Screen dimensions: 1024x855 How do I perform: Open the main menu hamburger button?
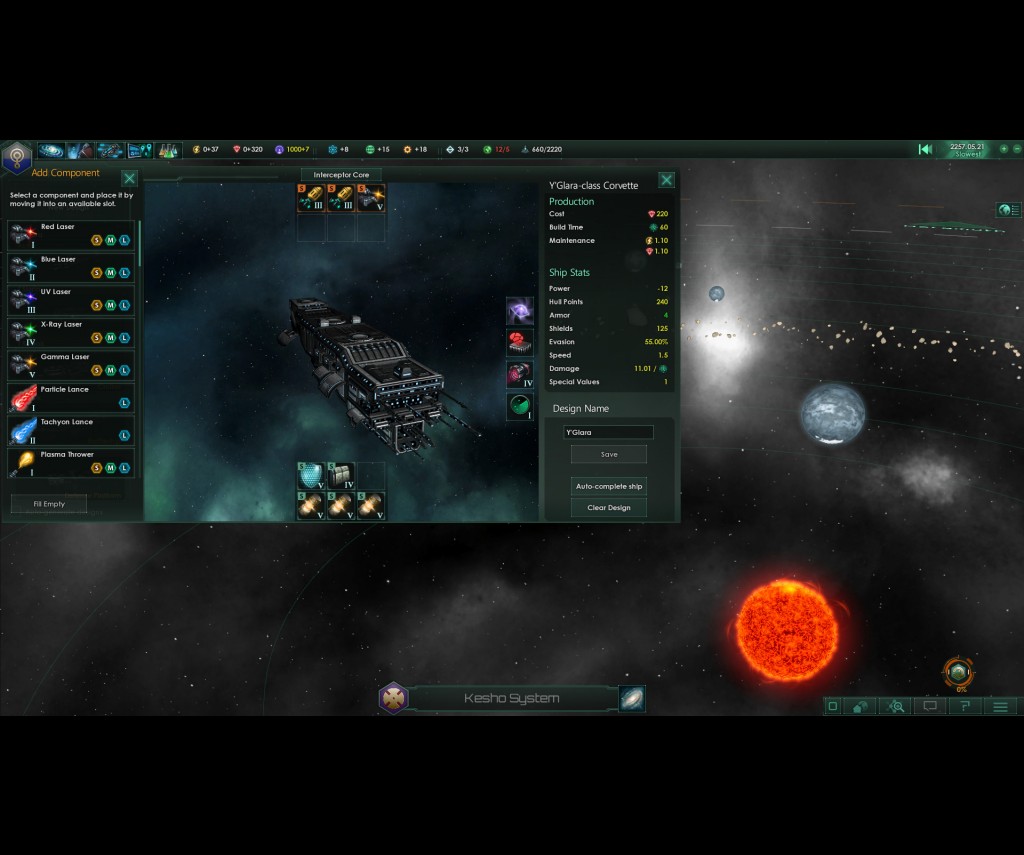pyautogui.click(x=1000, y=706)
